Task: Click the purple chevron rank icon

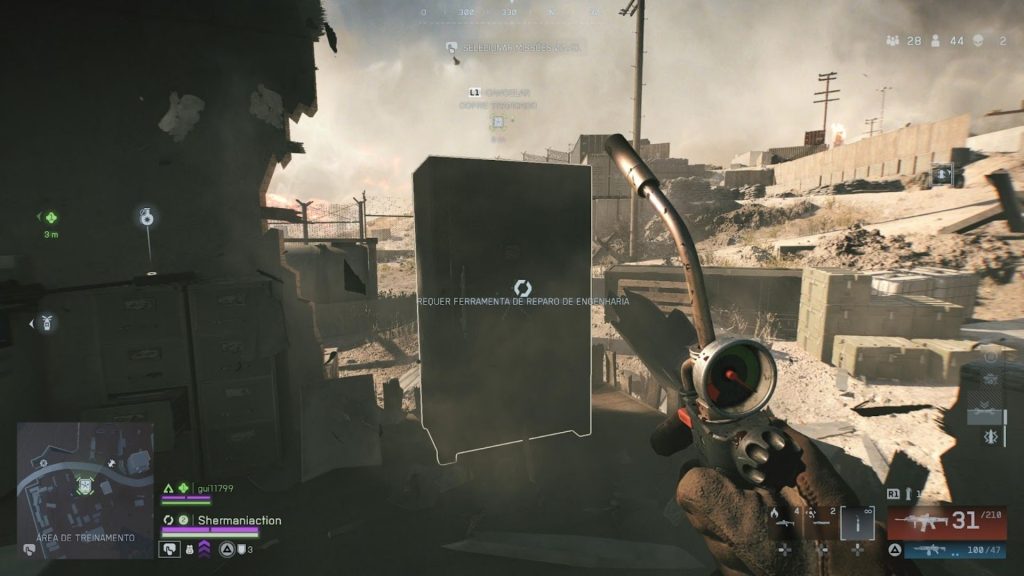Action: pyautogui.click(x=204, y=548)
